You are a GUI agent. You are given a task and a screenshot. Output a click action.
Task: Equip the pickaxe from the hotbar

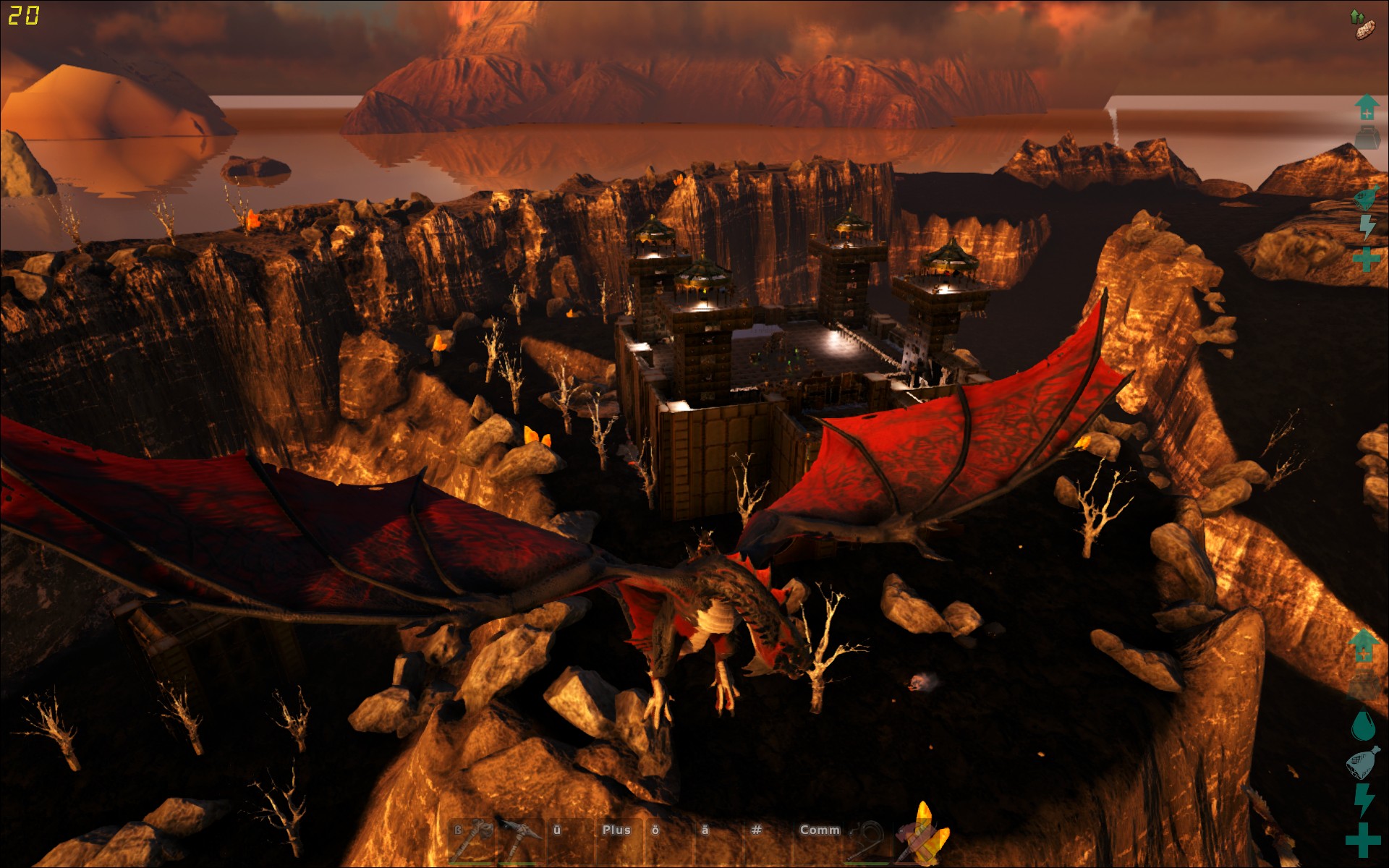(x=519, y=841)
